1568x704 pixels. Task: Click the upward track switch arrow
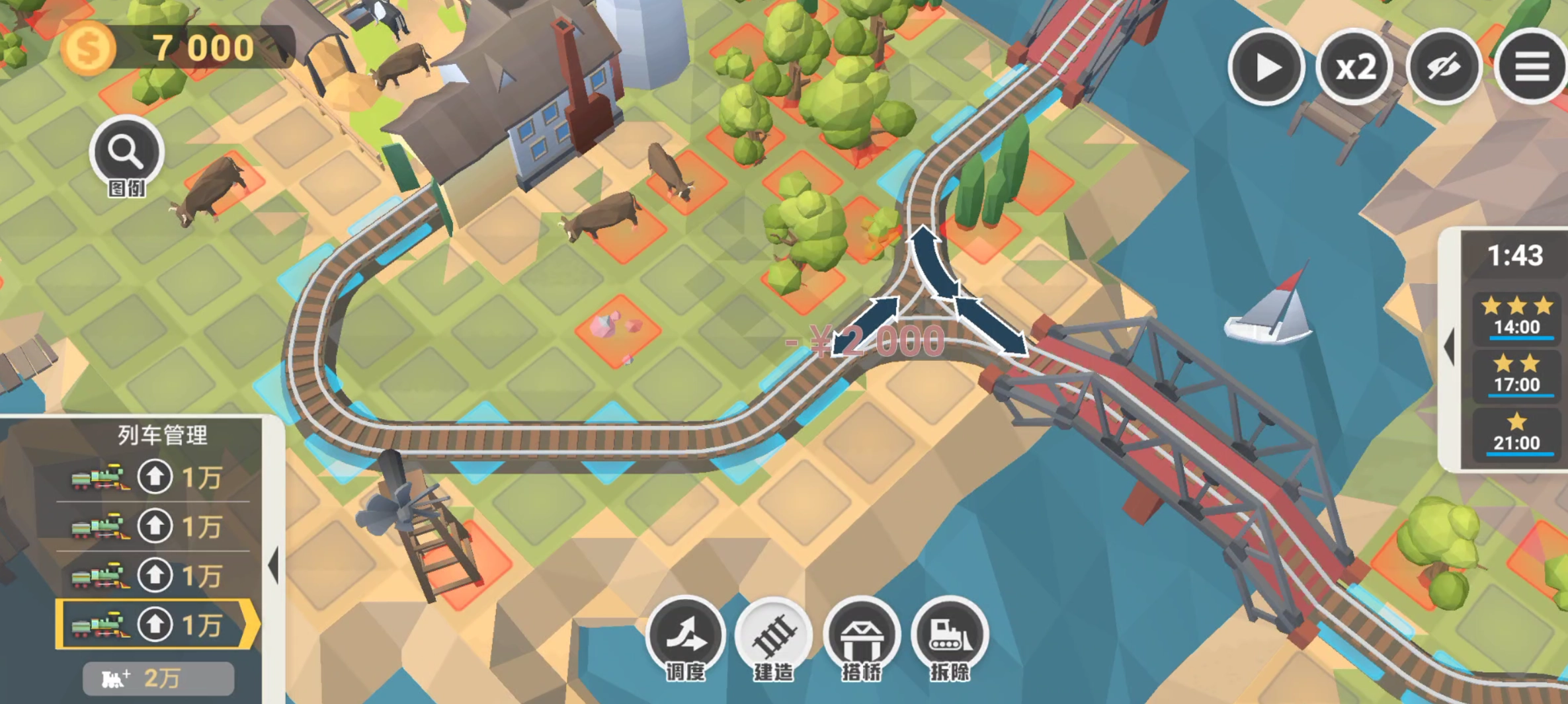click(x=934, y=261)
